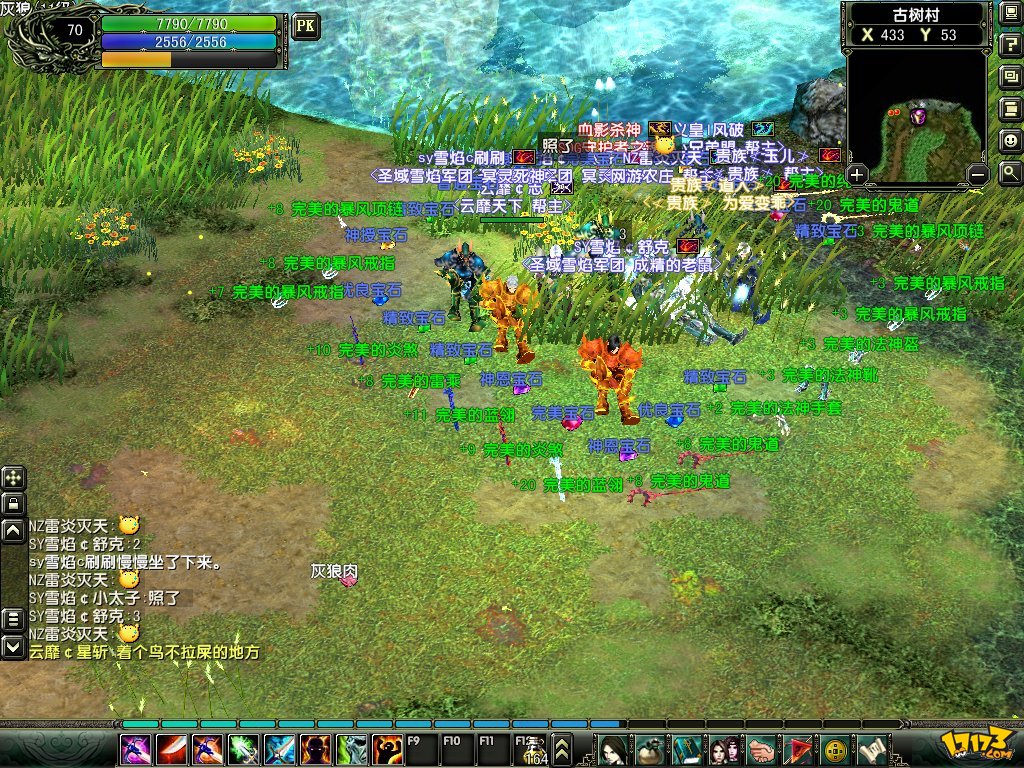The width and height of the screenshot is (1024, 768).
Task: Zoom in the minimap with the plus button
Action: 858,175
